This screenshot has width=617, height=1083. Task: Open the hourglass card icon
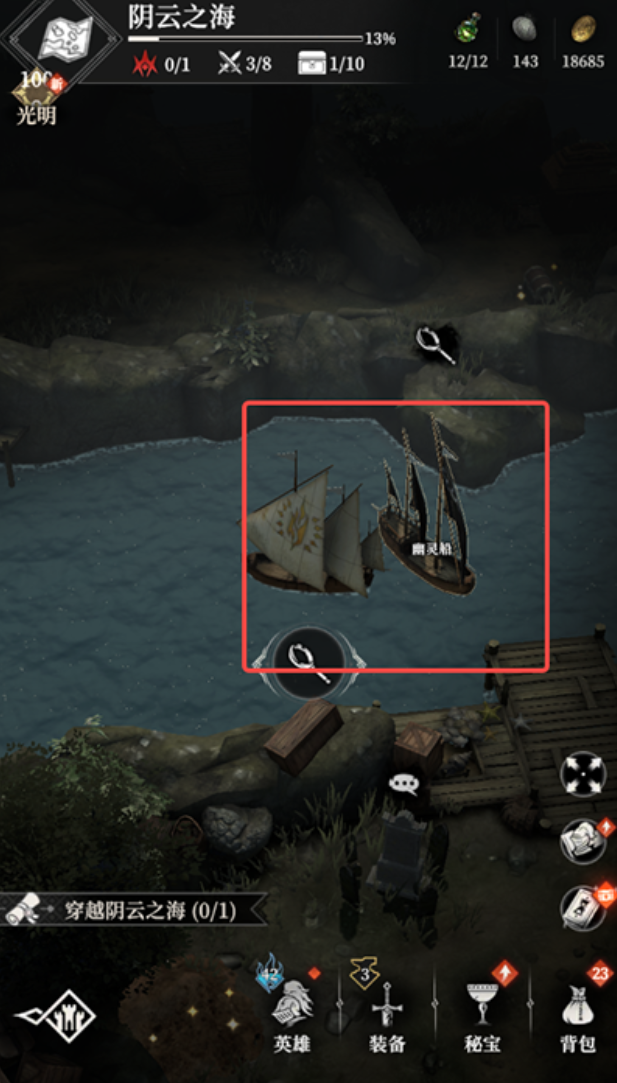pos(582,908)
